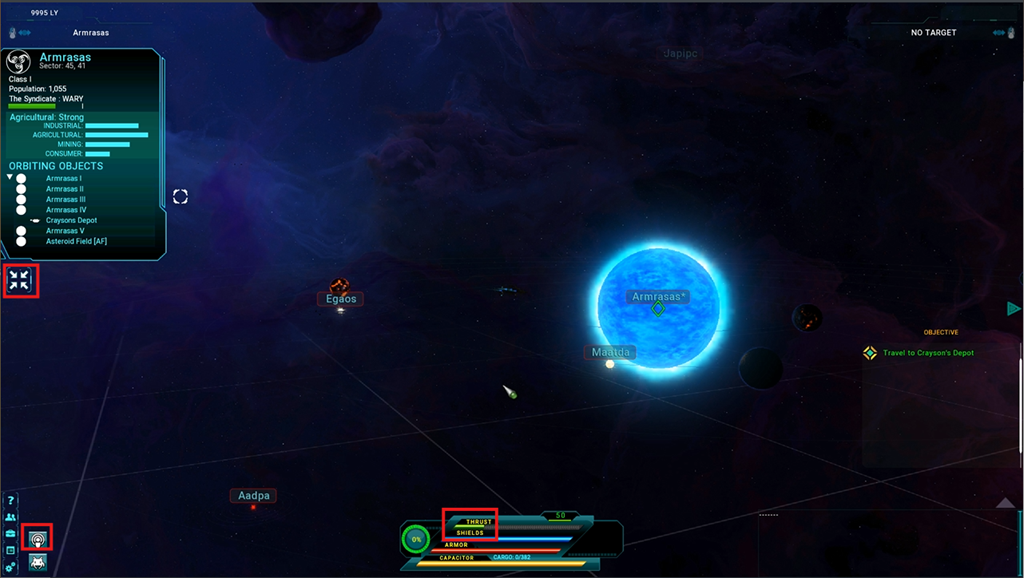Choose Craysons Depot from orbiting objects
1024x578 pixels.
tap(71, 220)
